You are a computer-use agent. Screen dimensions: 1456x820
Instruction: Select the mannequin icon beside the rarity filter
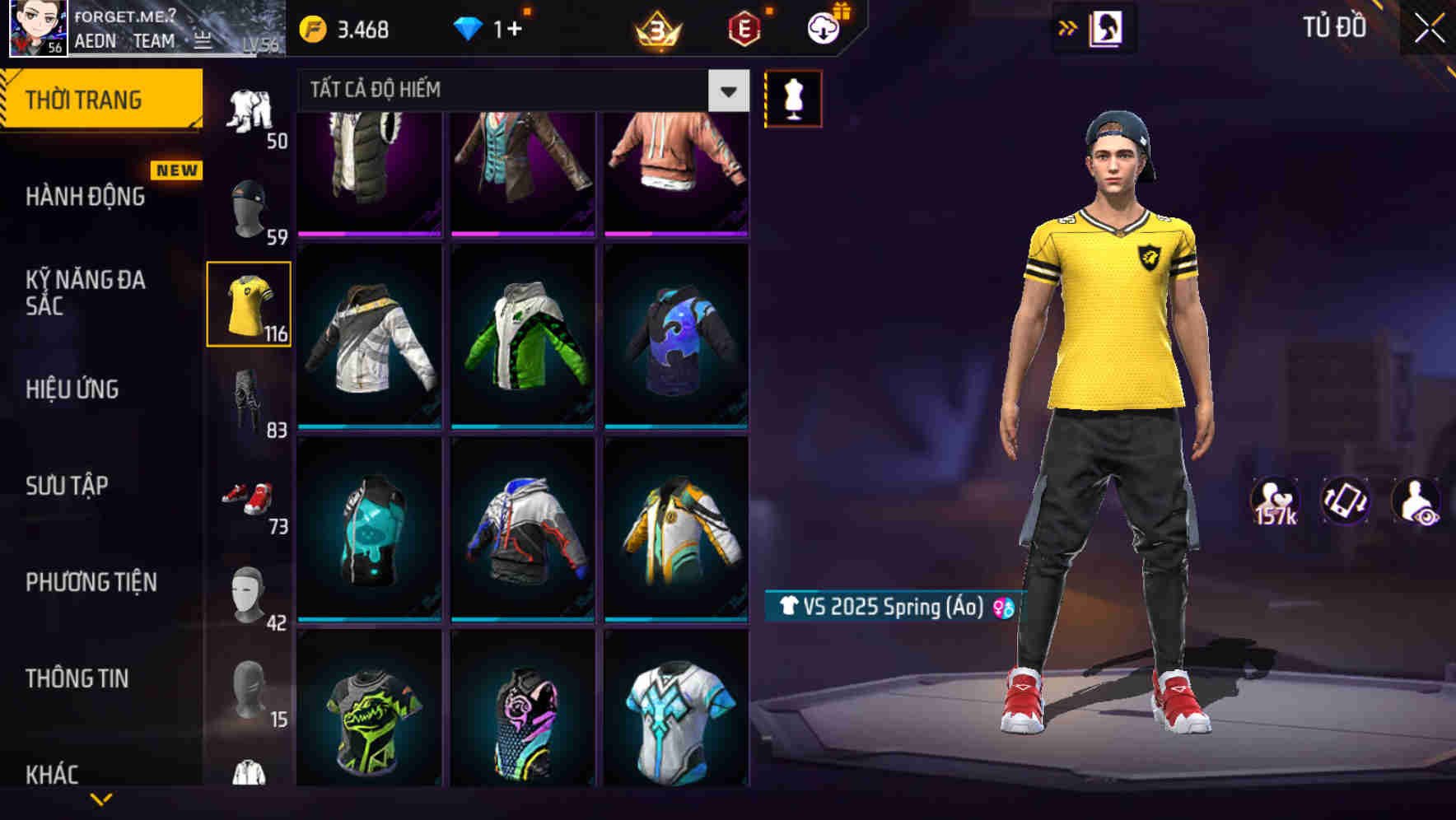tap(793, 98)
